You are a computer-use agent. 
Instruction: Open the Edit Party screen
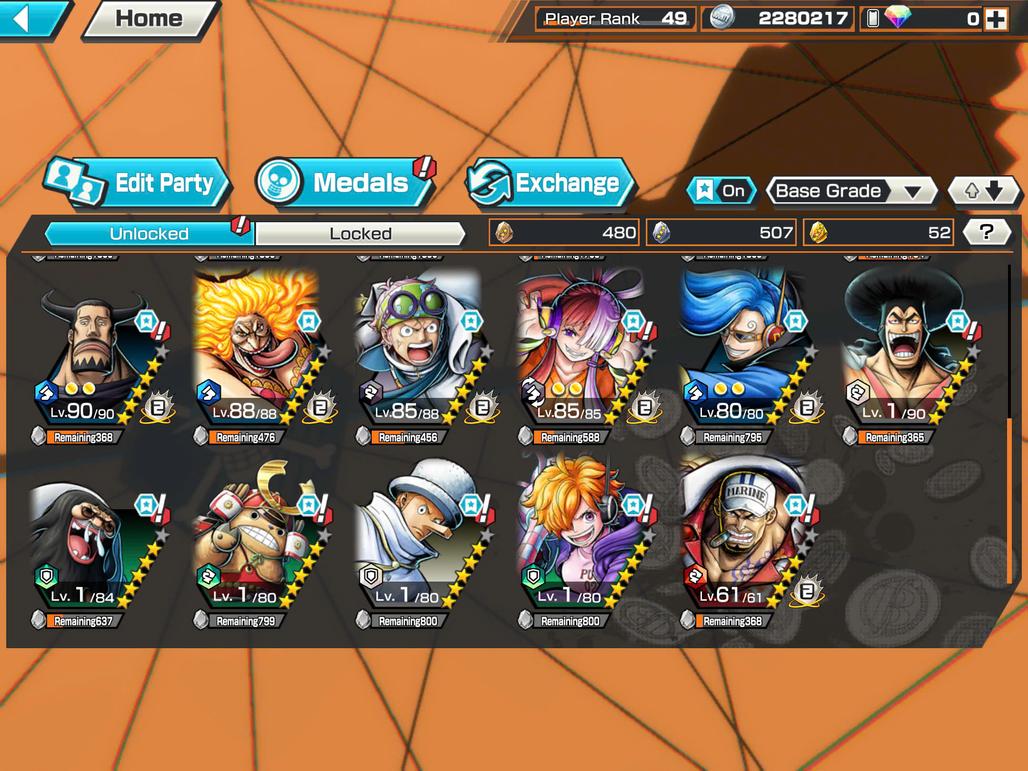[138, 183]
